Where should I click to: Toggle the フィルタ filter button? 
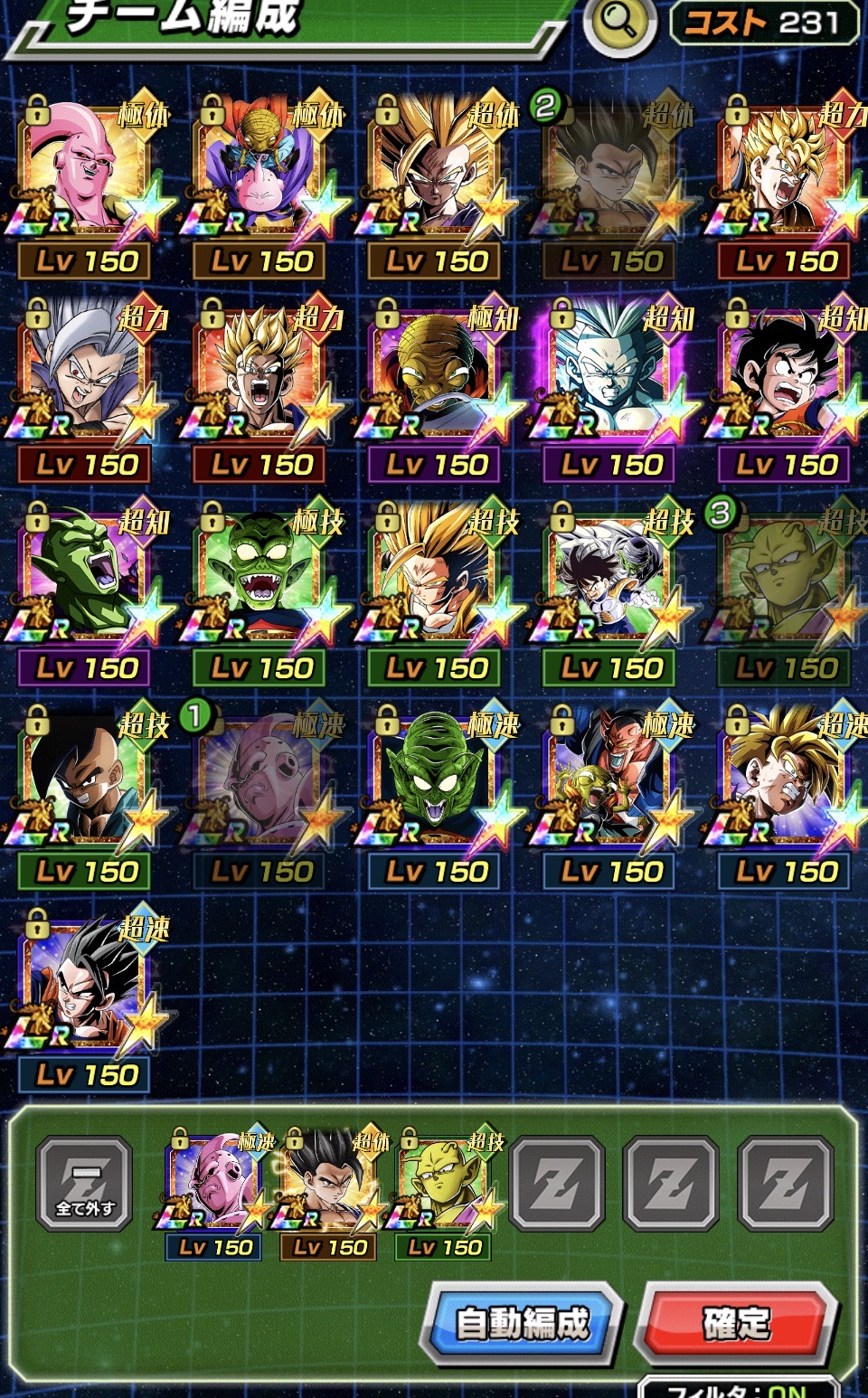click(x=737, y=1389)
